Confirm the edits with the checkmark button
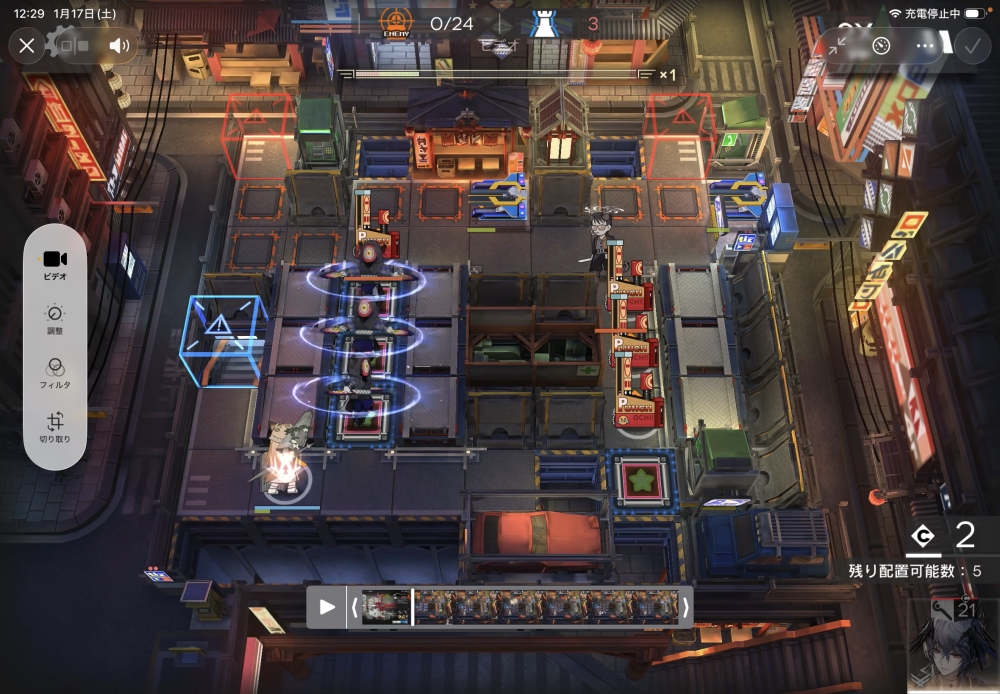Viewport: 1000px width, 694px height. [970, 45]
